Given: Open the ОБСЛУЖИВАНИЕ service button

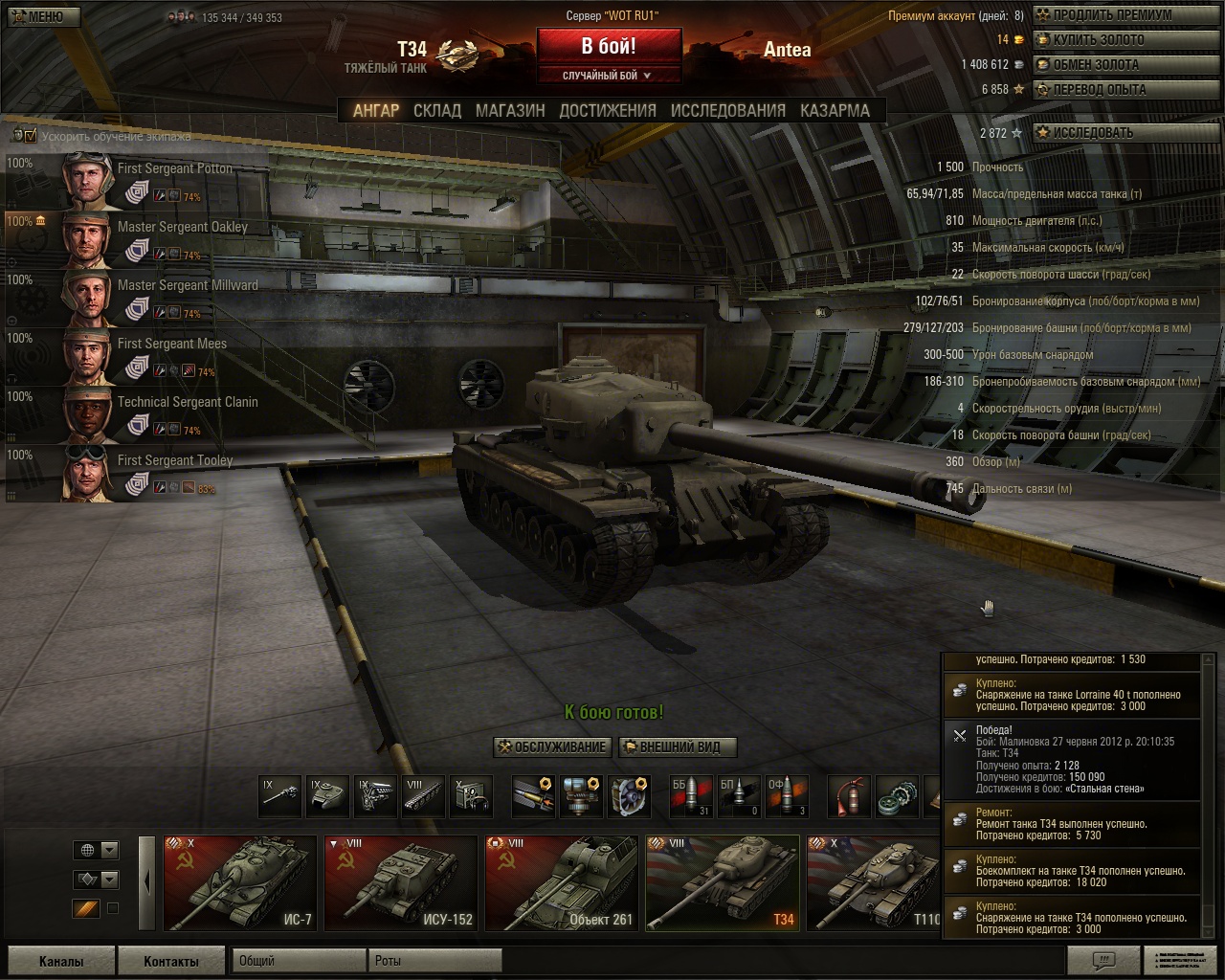Looking at the screenshot, I should point(551,747).
